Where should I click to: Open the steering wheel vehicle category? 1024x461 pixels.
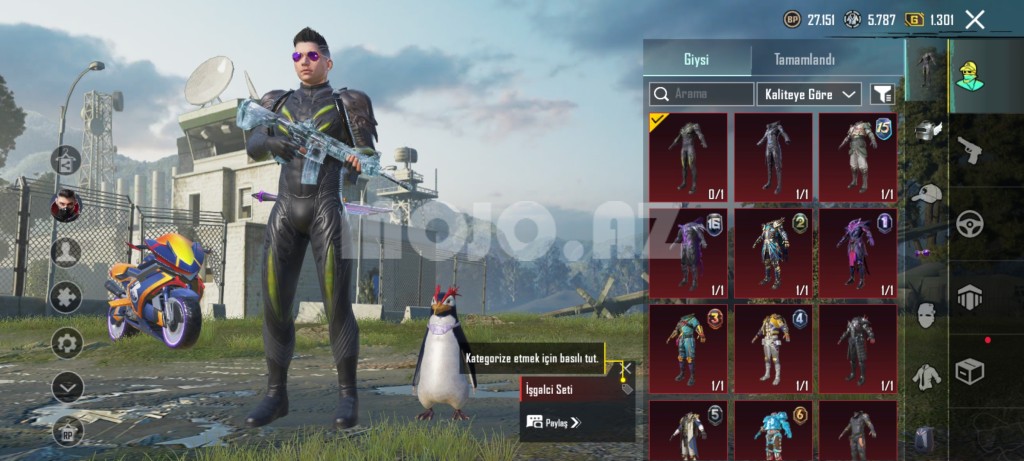[x=969, y=224]
